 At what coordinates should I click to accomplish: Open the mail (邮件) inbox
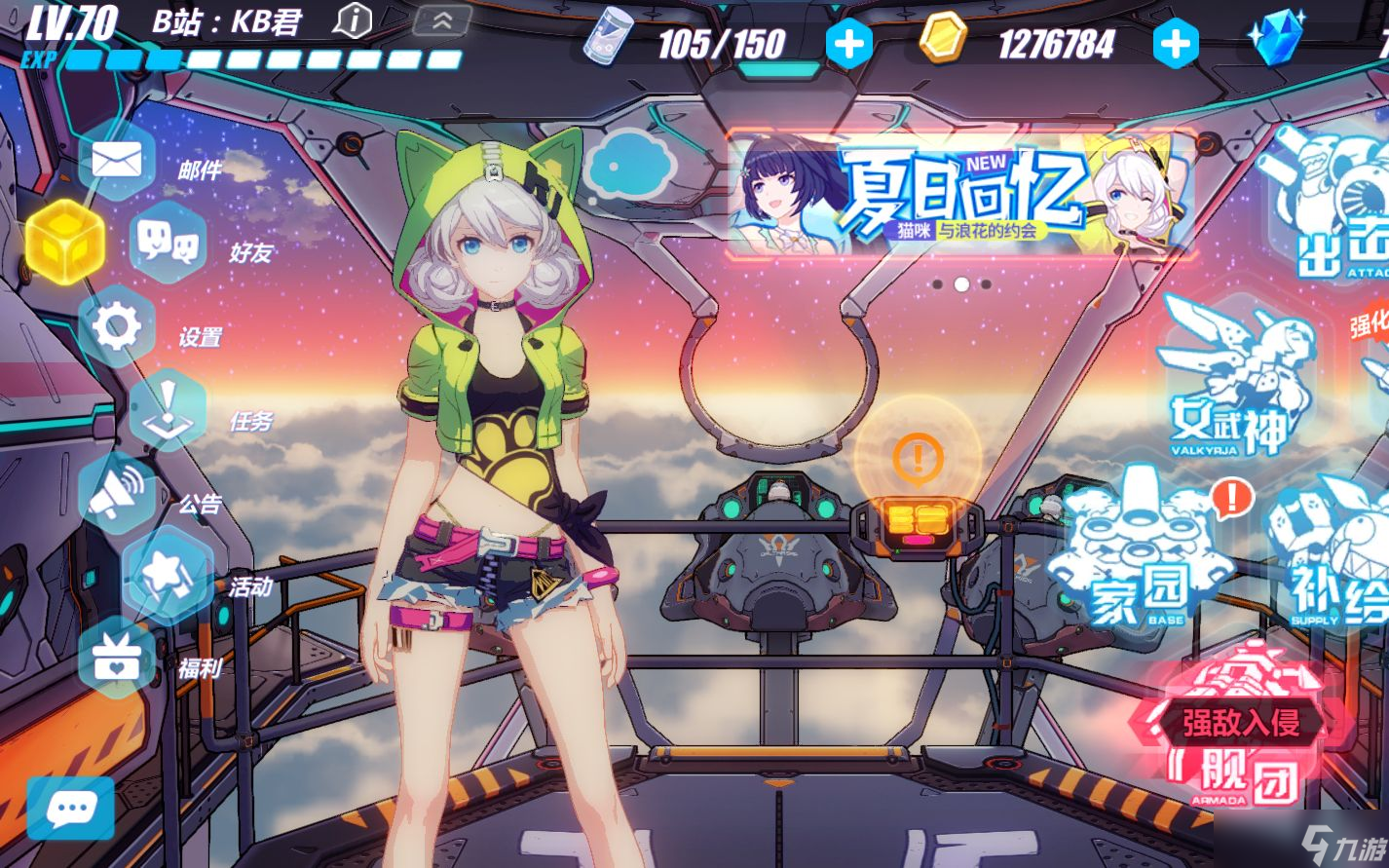[x=117, y=161]
